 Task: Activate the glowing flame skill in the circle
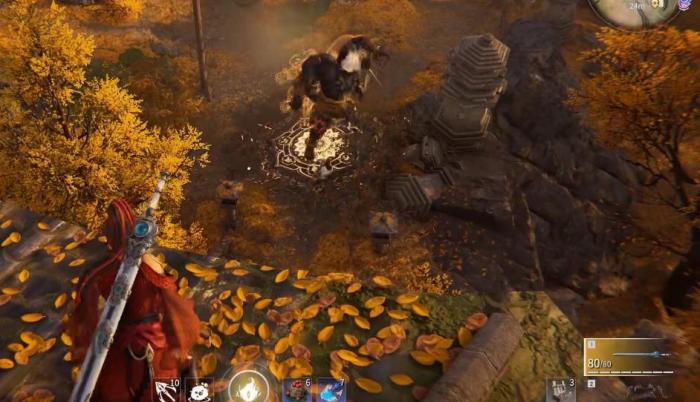pos(247,387)
